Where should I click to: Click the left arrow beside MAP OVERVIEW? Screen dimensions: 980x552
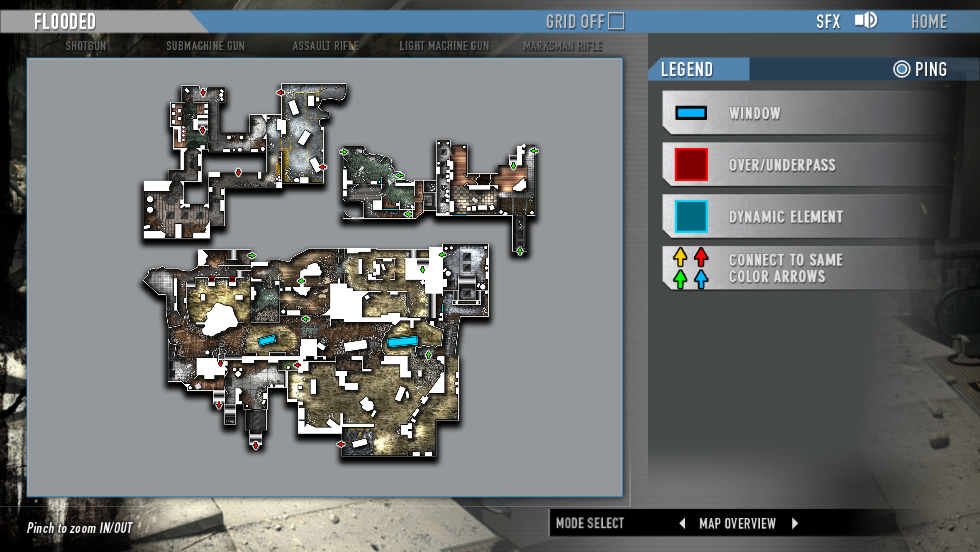click(682, 523)
